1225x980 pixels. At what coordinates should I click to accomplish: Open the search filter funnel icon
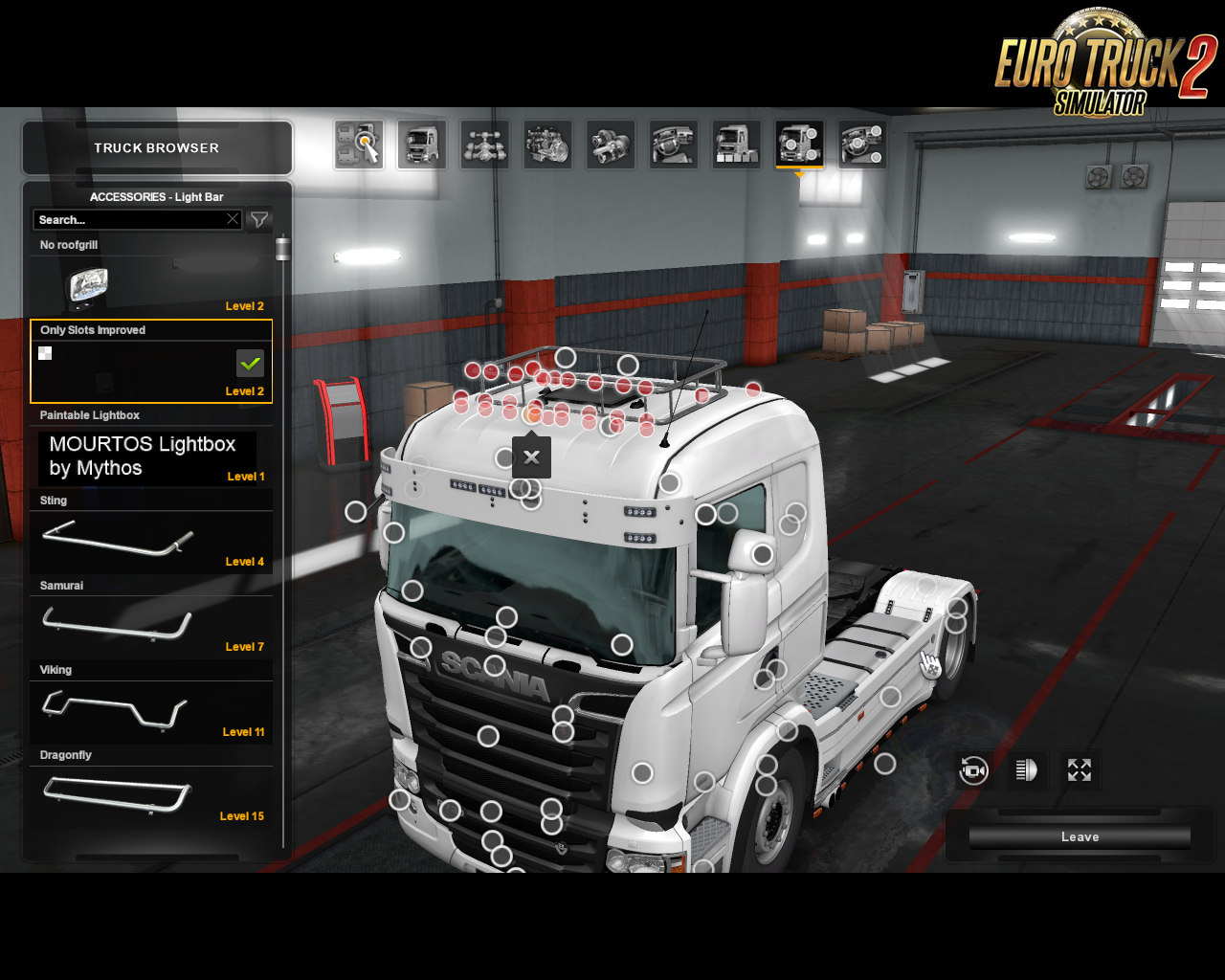click(x=258, y=219)
